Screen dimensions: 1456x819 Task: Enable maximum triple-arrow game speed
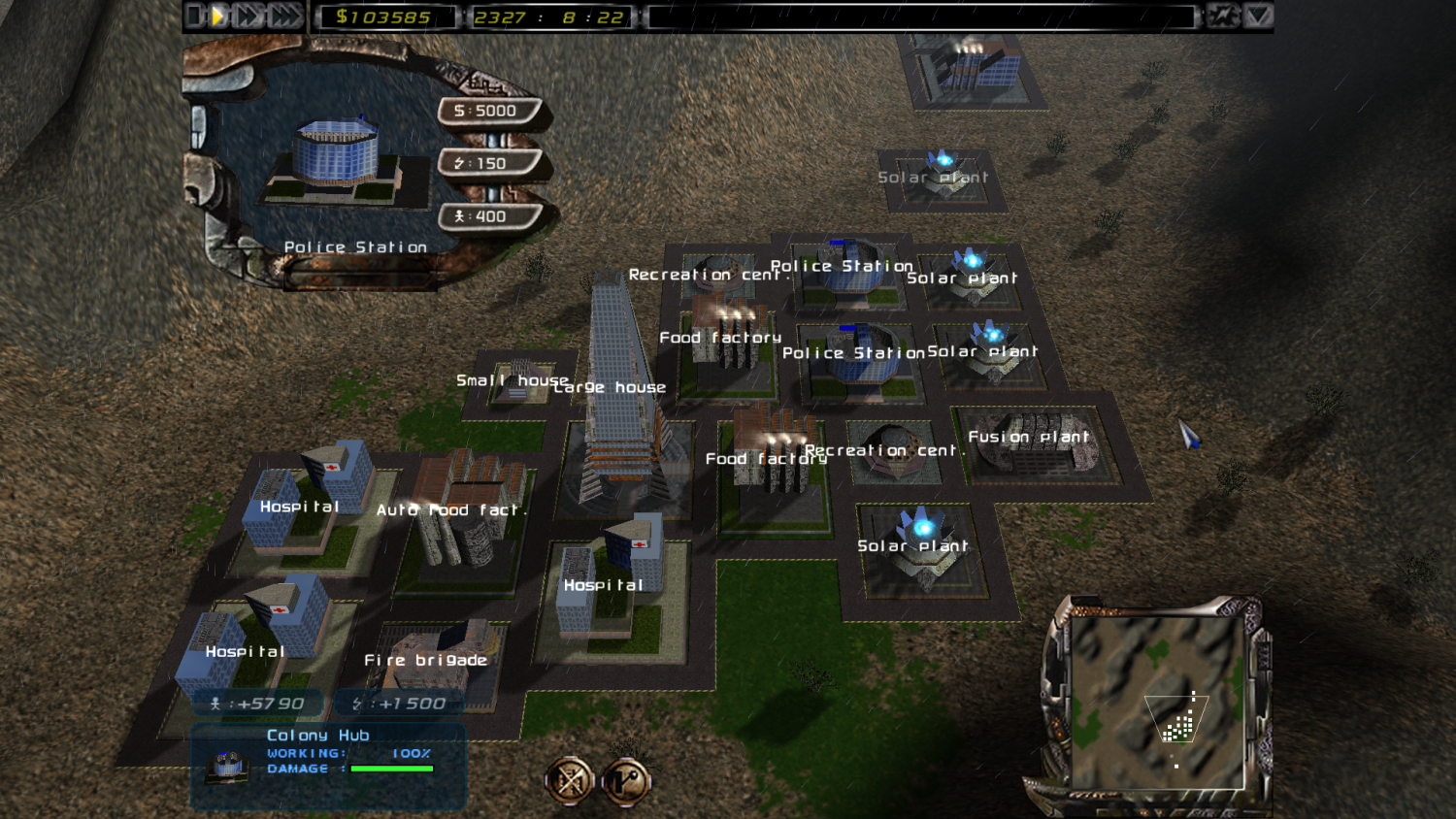coord(284,16)
